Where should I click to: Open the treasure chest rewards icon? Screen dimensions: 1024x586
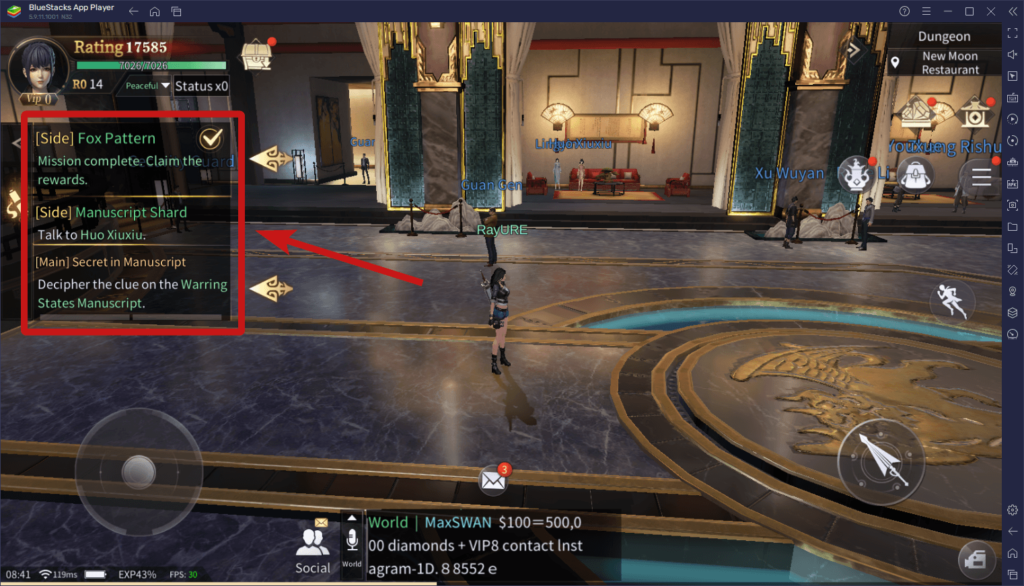[257, 56]
